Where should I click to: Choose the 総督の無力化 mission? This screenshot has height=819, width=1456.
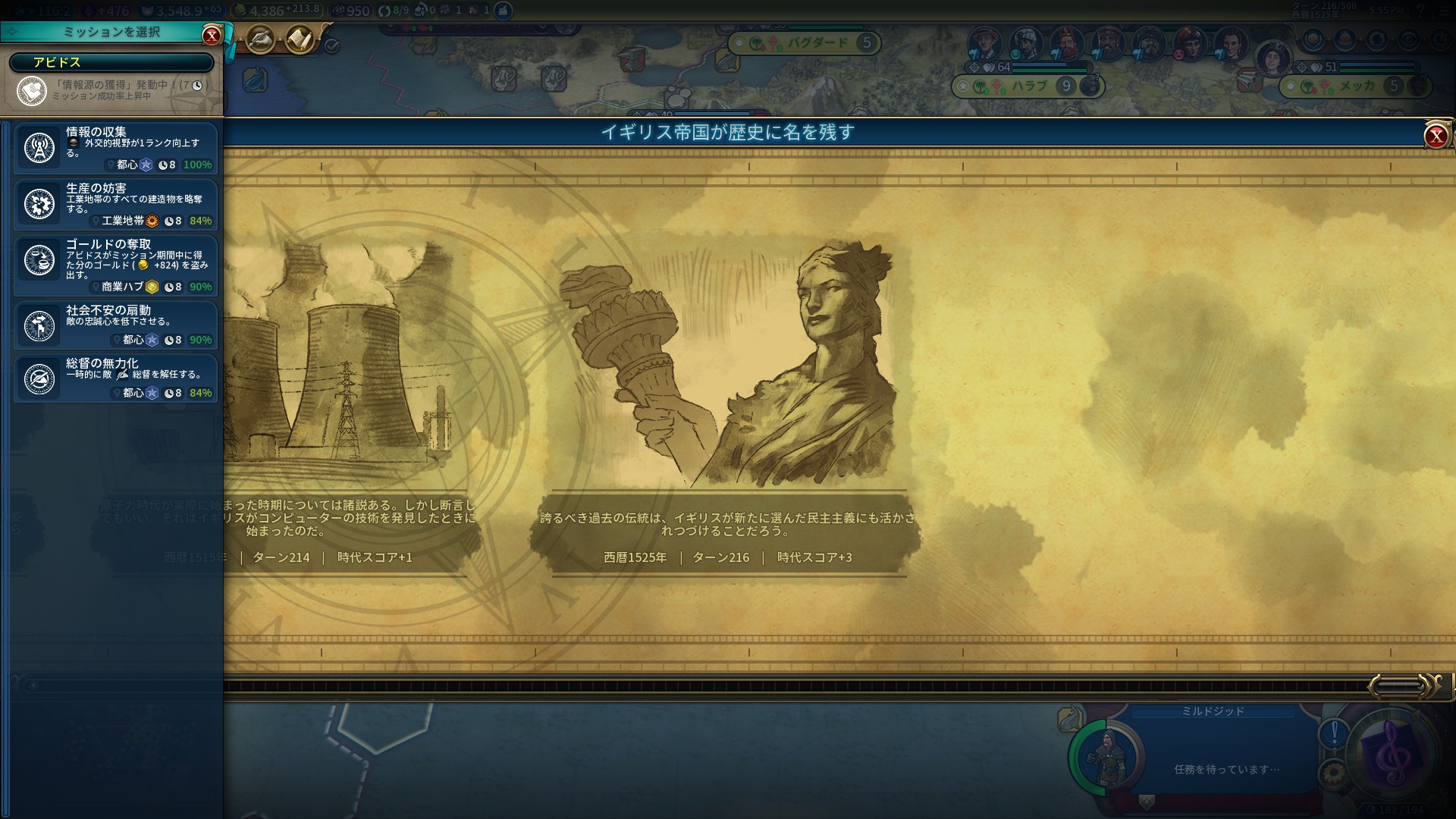[x=116, y=378]
